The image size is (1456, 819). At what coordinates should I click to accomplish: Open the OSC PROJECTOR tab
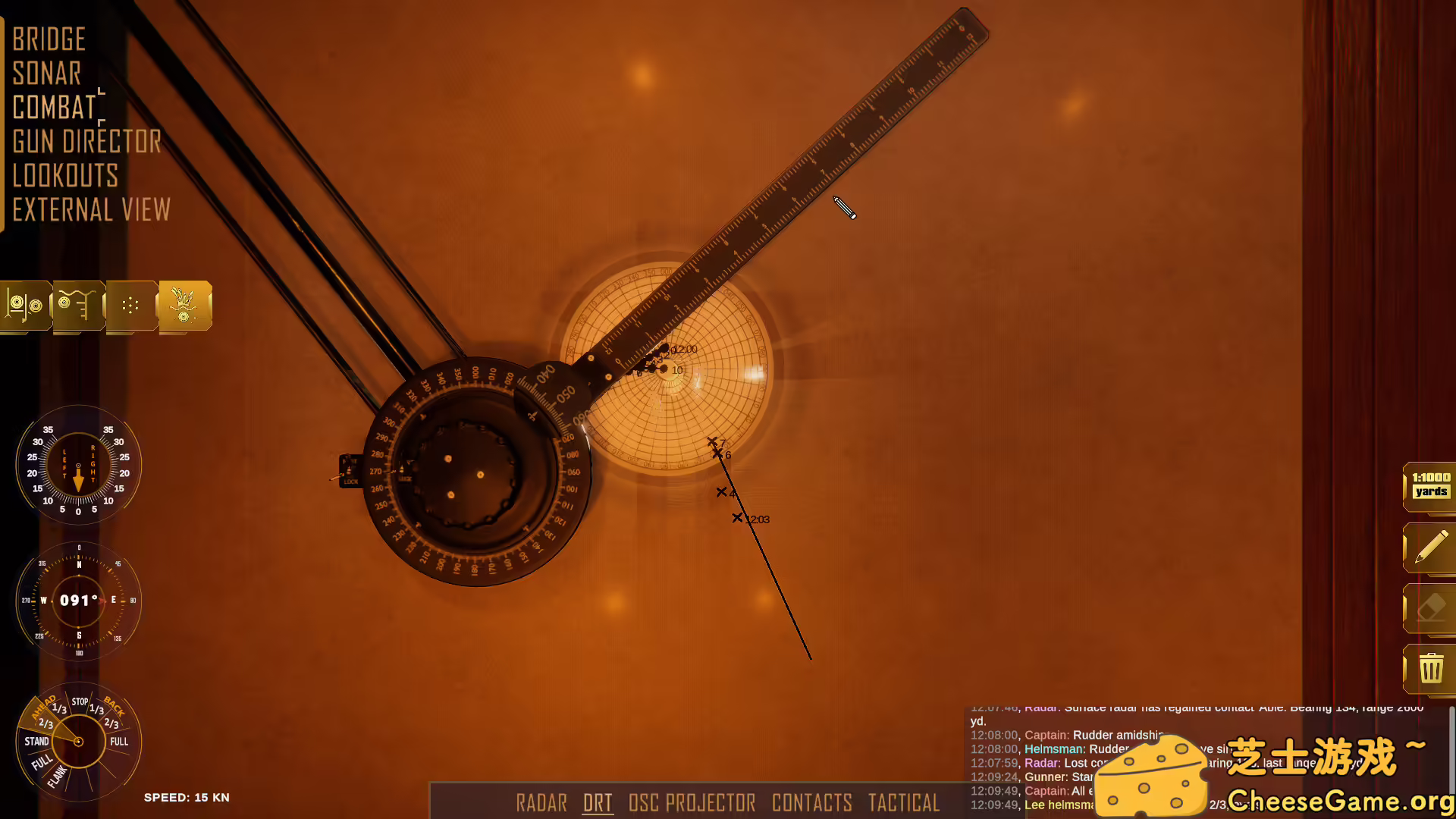click(691, 803)
